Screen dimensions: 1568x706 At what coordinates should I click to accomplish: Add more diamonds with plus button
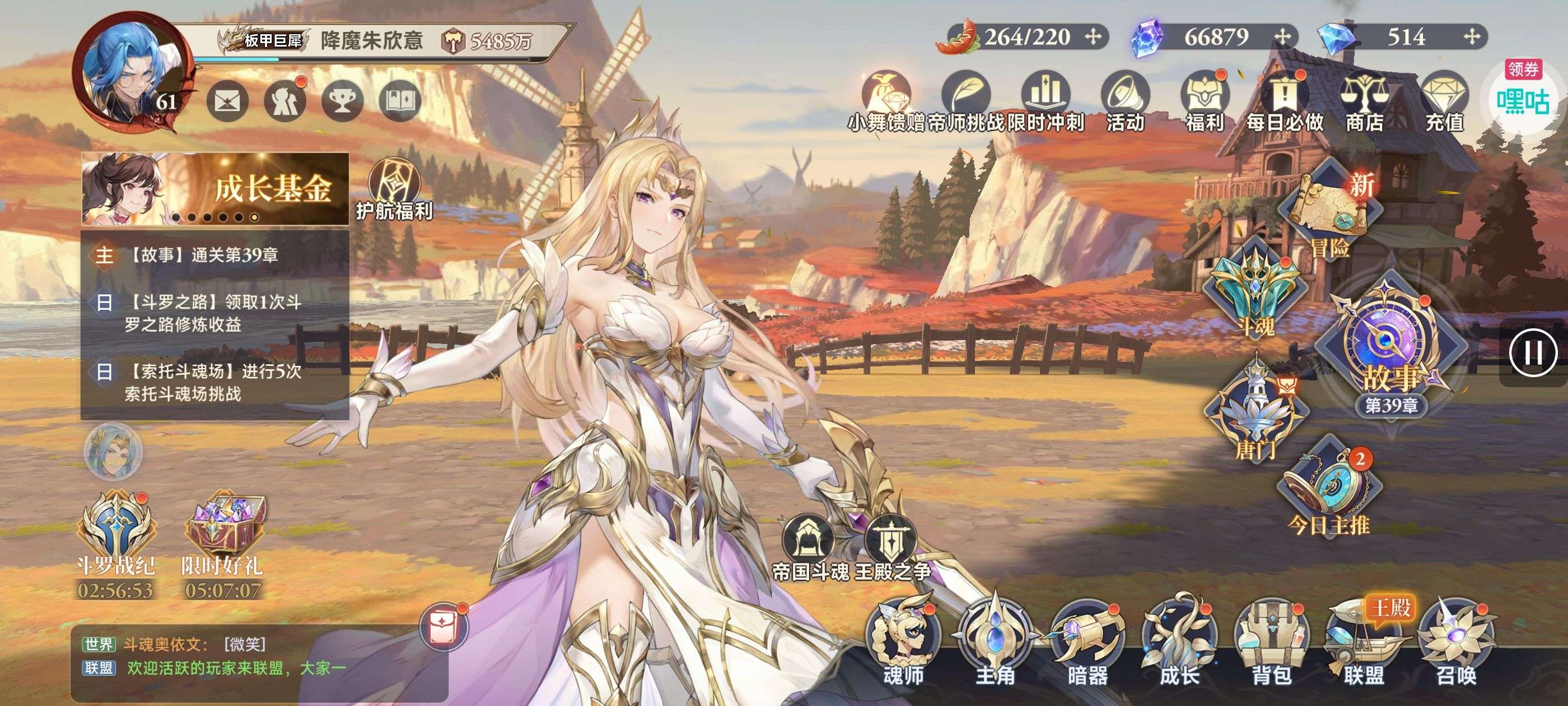[x=1472, y=37]
